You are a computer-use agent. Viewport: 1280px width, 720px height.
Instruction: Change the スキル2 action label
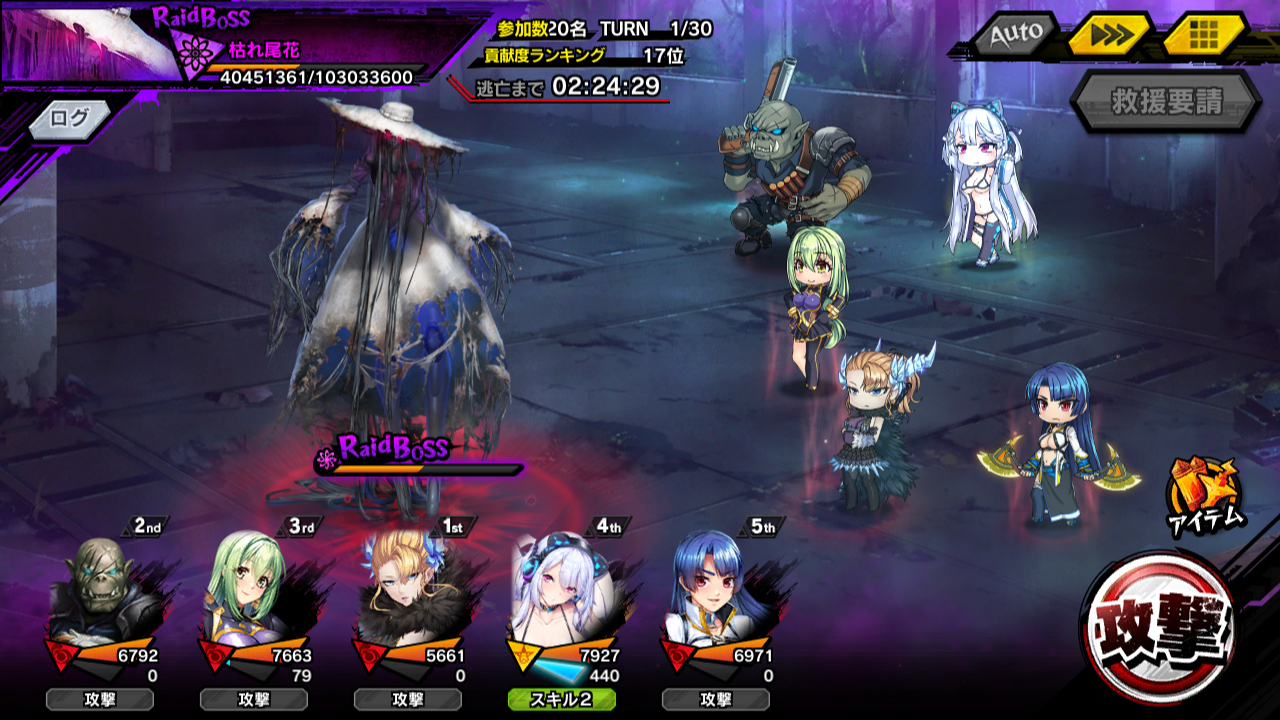tap(561, 700)
